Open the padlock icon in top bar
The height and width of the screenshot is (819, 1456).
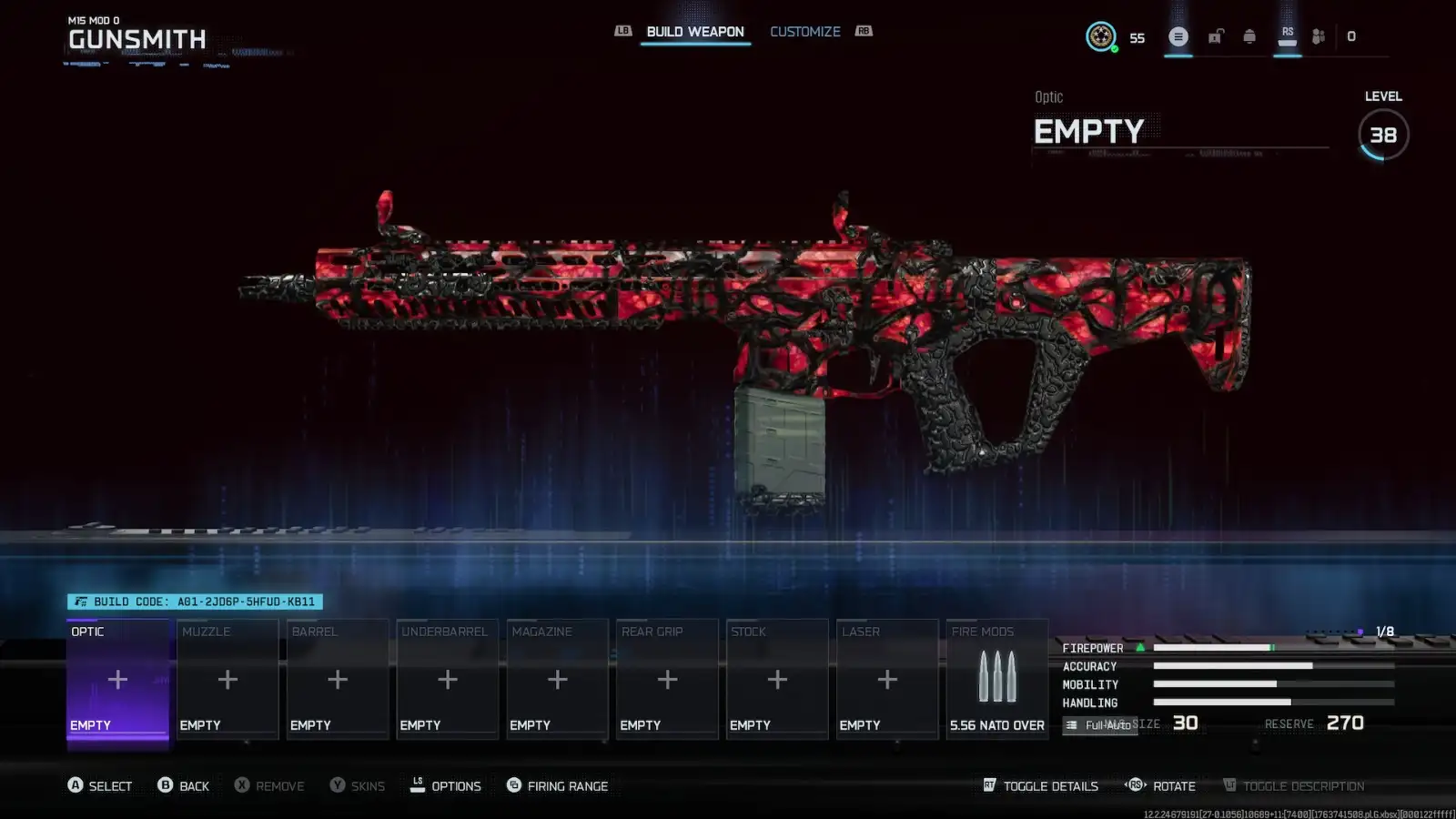(x=1216, y=36)
